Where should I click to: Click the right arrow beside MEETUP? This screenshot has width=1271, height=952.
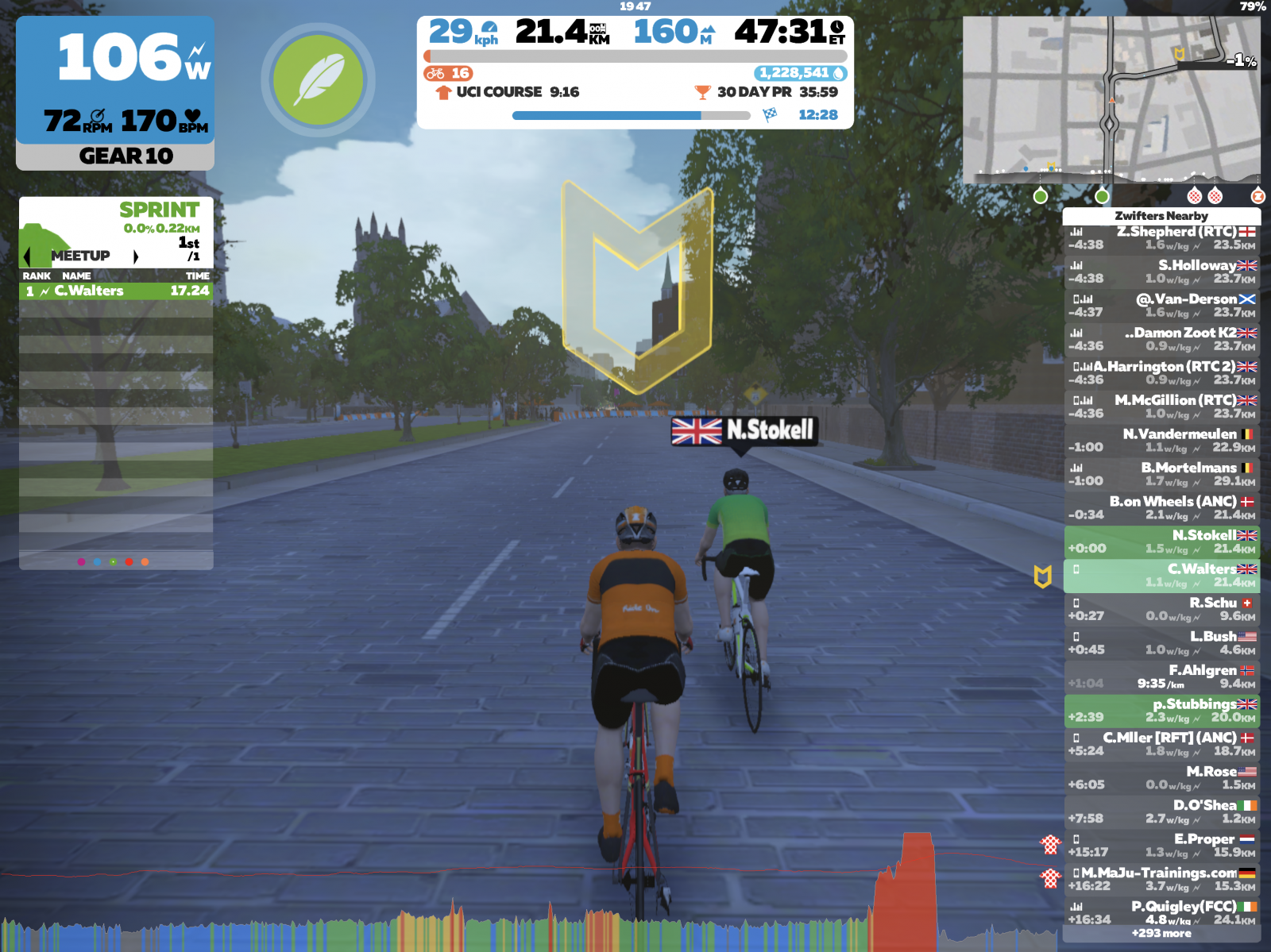point(136,256)
